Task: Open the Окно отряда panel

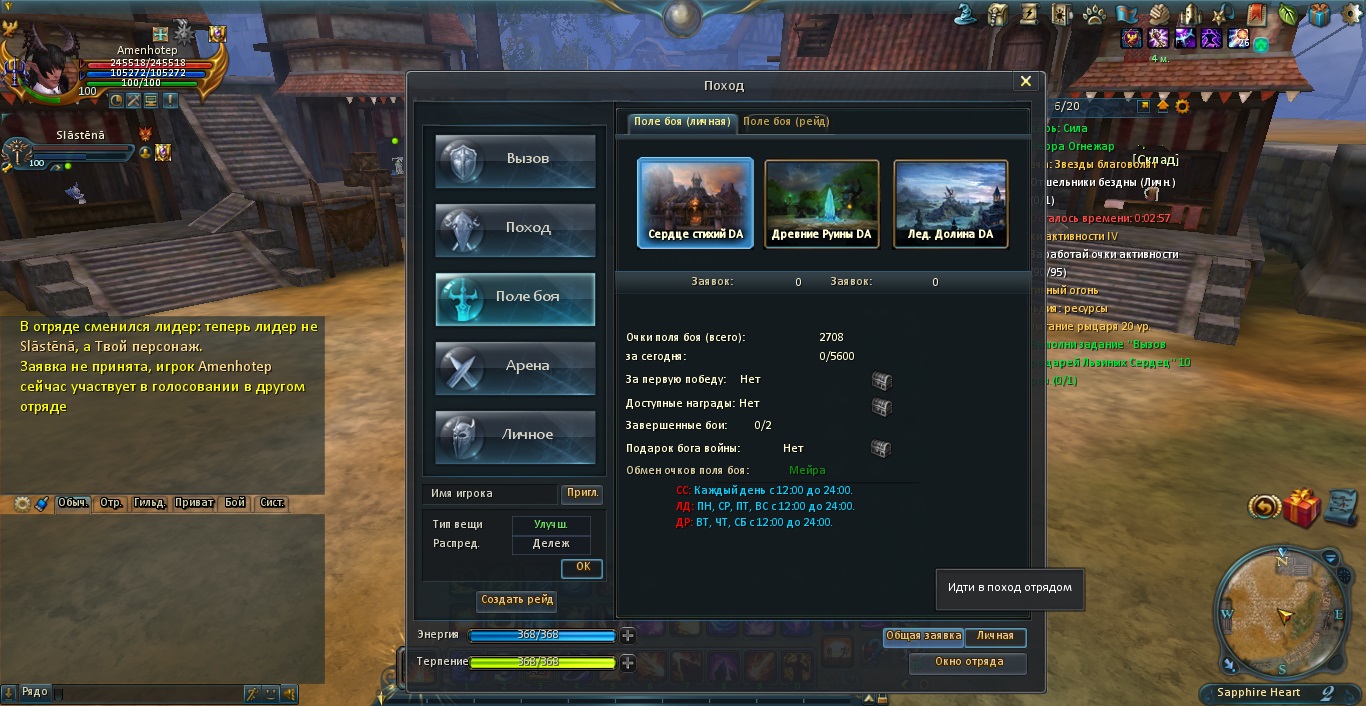Action: click(x=968, y=662)
